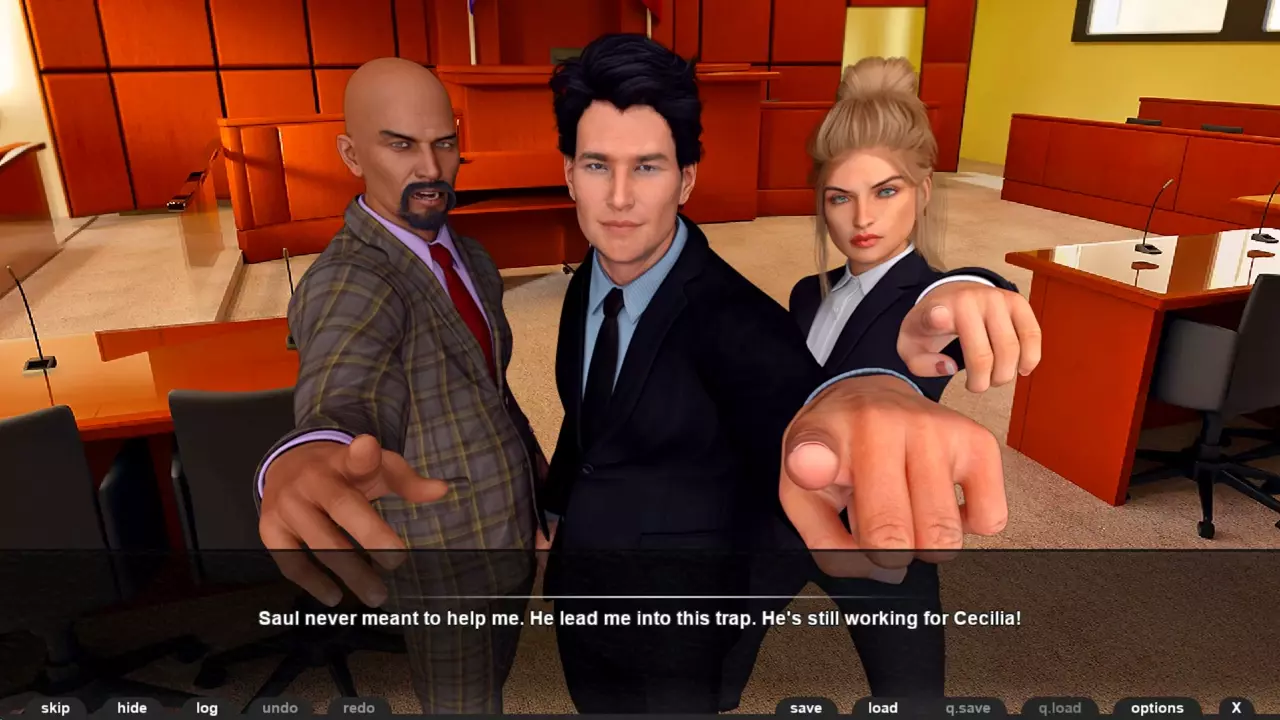Perform a quick save with q.save

(x=968, y=708)
